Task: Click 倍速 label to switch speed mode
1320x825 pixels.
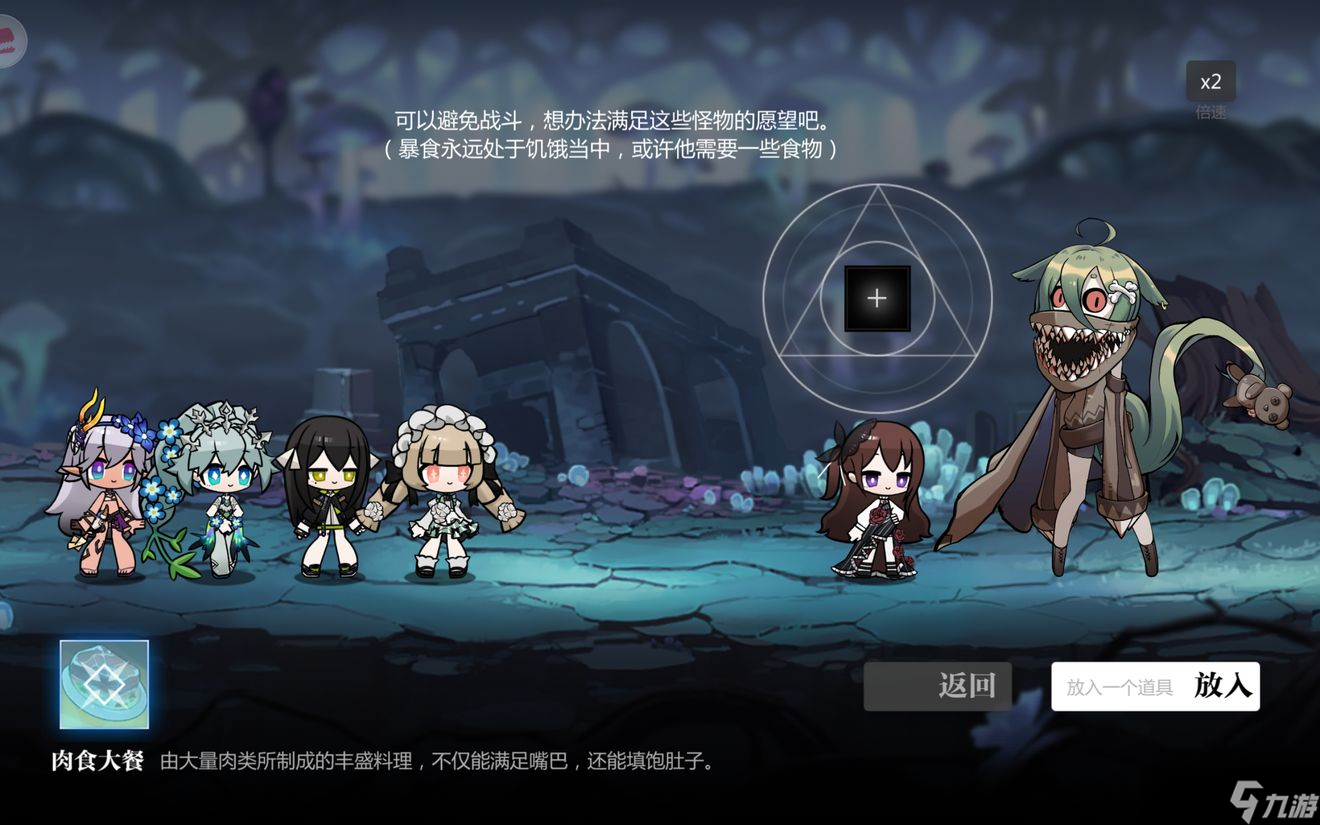Action: (x=1209, y=110)
